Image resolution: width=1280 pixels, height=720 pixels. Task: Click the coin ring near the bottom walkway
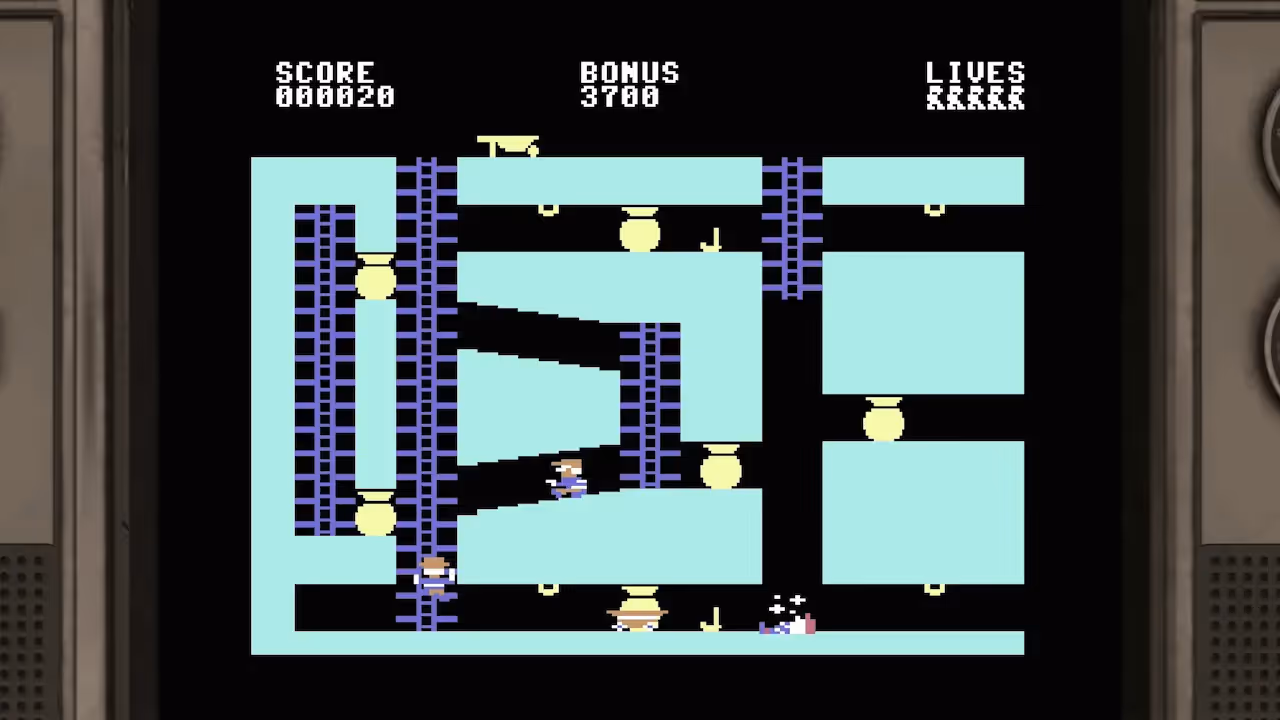tap(548, 588)
